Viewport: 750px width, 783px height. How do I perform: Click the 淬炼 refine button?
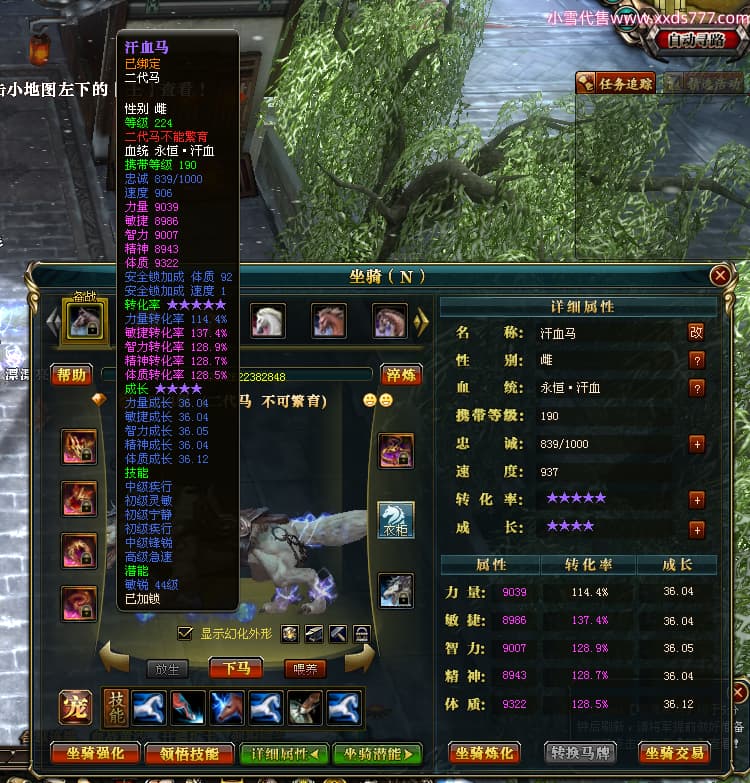coord(402,375)
